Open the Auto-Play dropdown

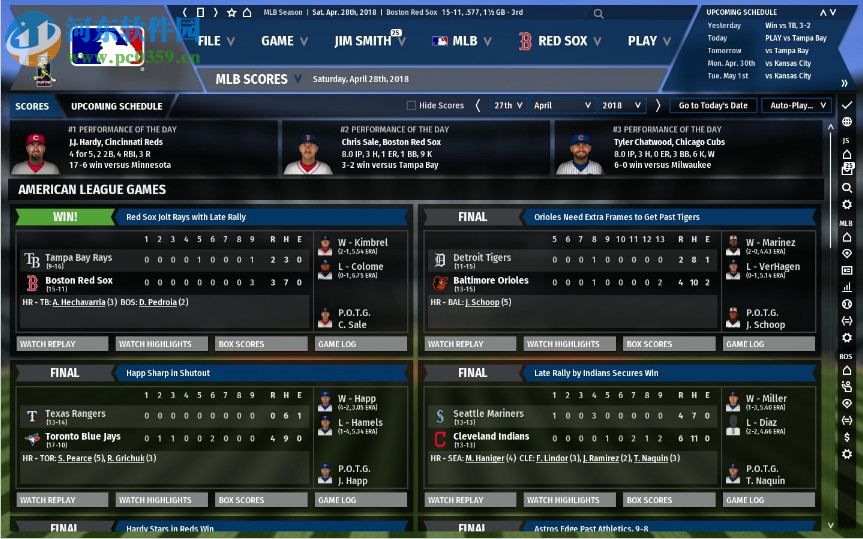pyautogui.click(x=796, y=105)
